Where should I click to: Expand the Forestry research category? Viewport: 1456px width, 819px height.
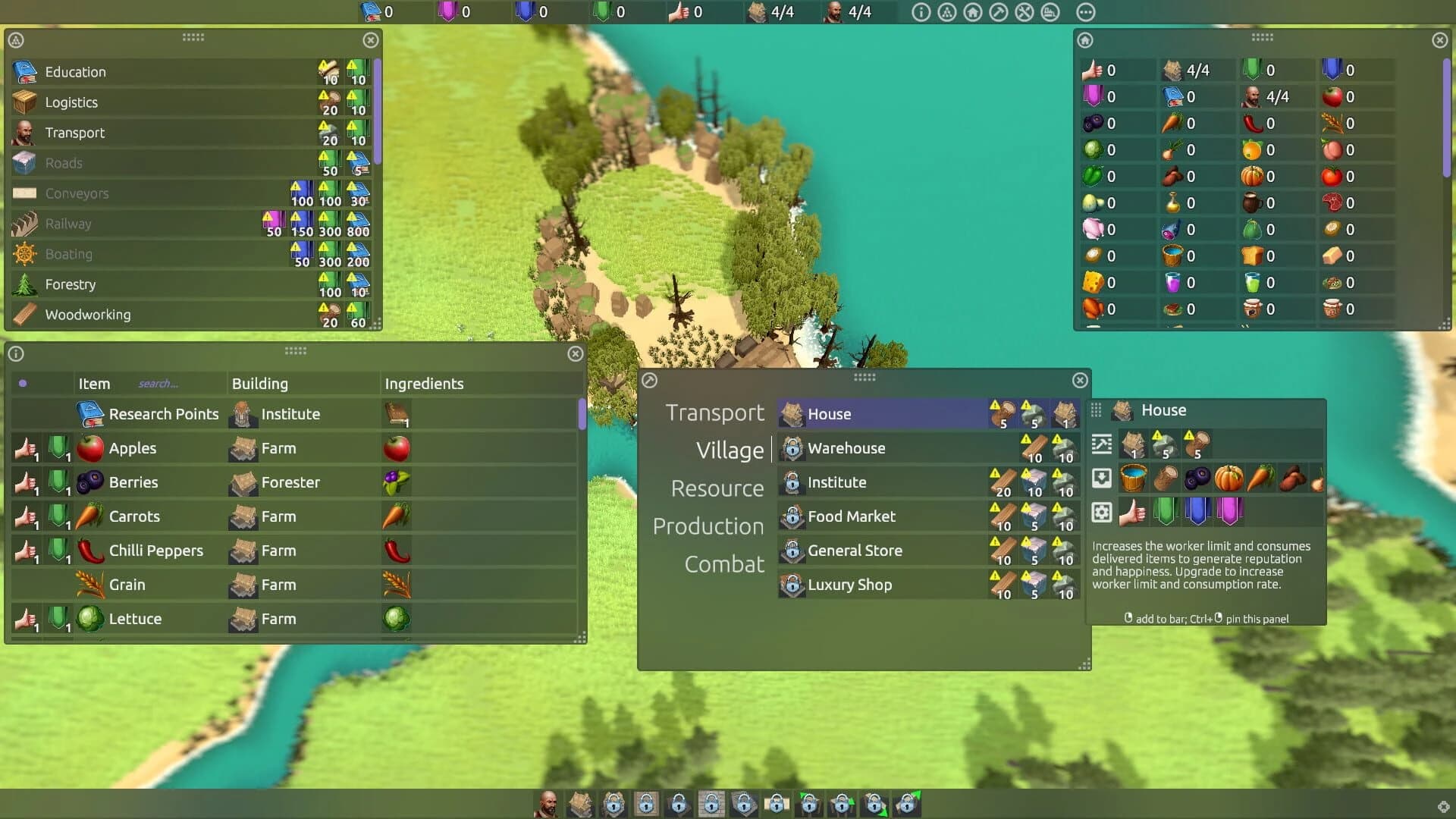click(x=72, y=284)
